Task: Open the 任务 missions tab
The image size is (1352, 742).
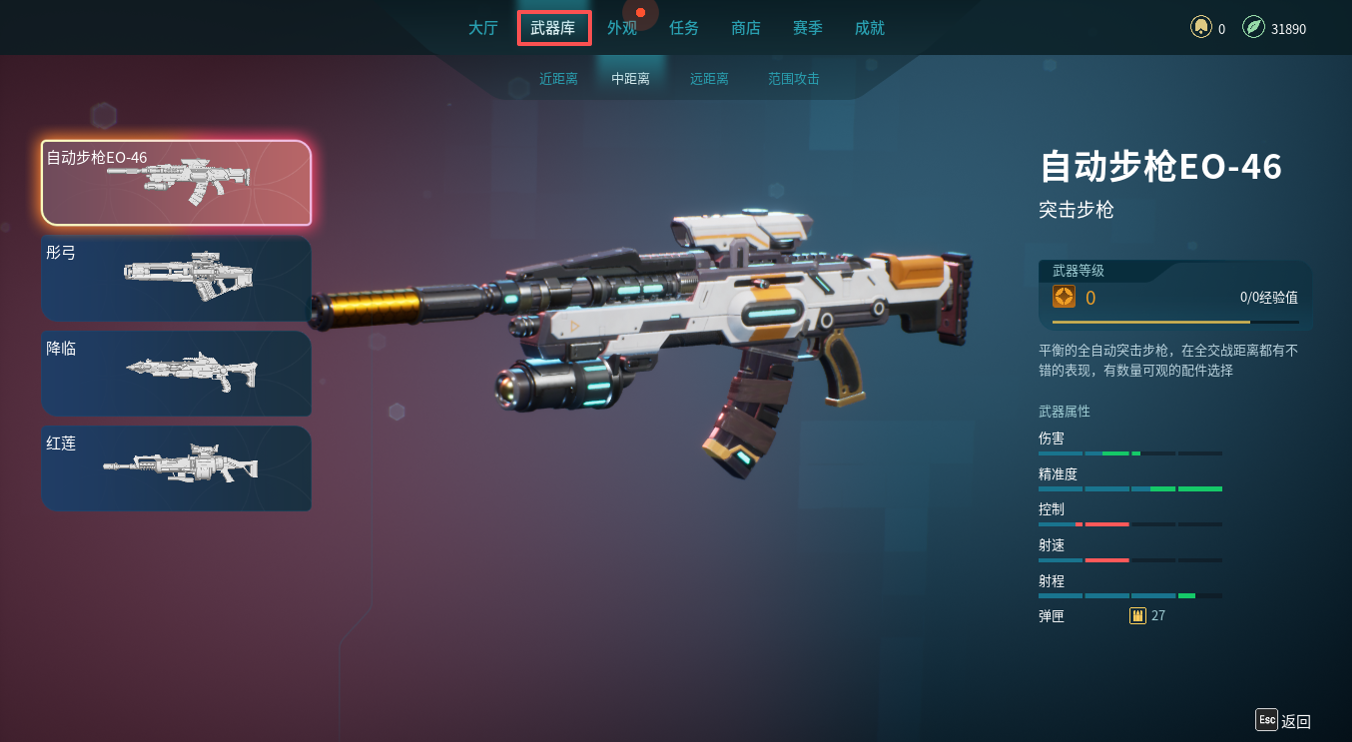Action: pos(684,28)
